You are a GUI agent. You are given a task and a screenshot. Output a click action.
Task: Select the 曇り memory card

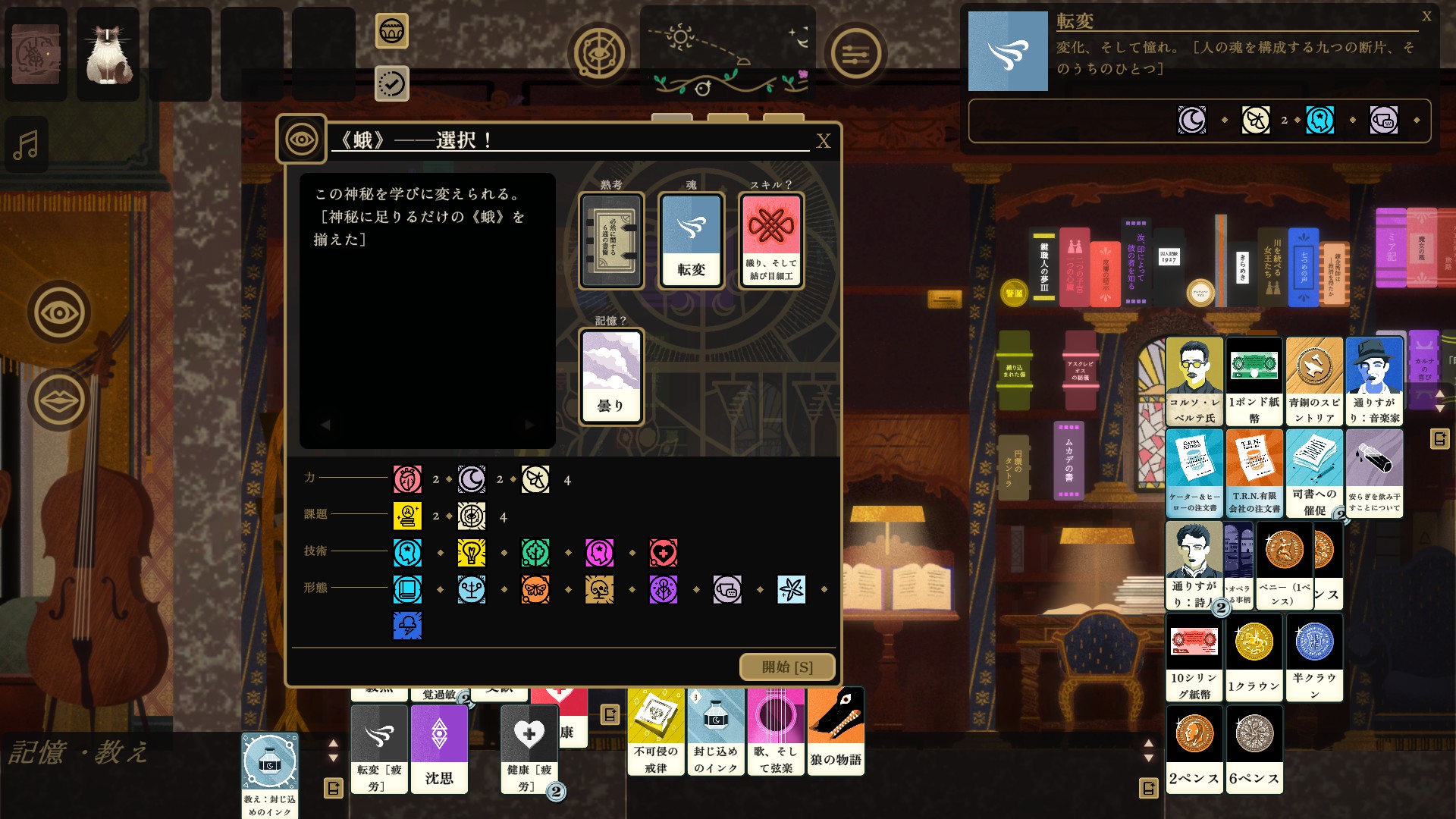[611, 376]
